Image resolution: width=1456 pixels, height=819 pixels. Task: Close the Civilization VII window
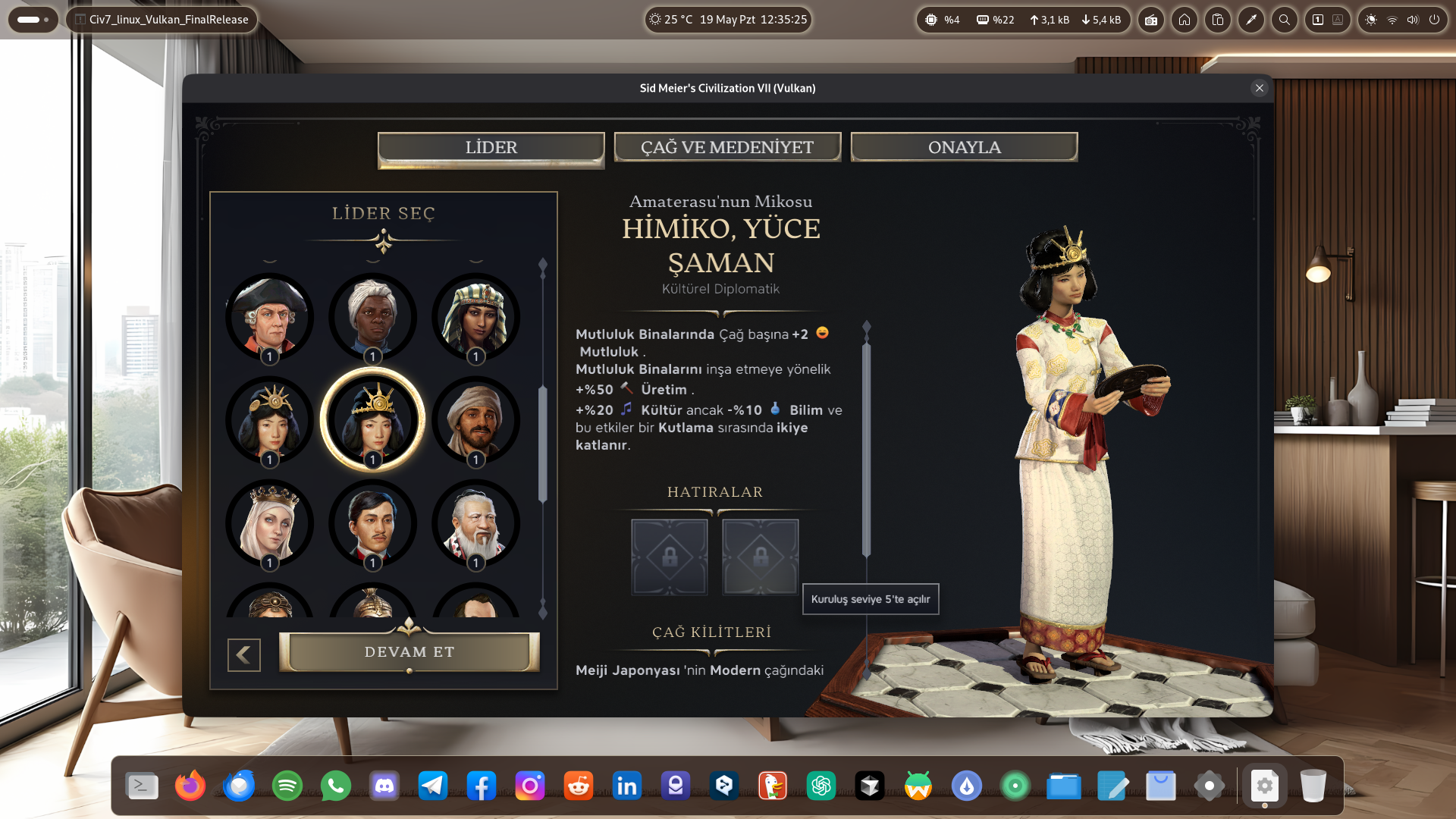(1259, 88)
